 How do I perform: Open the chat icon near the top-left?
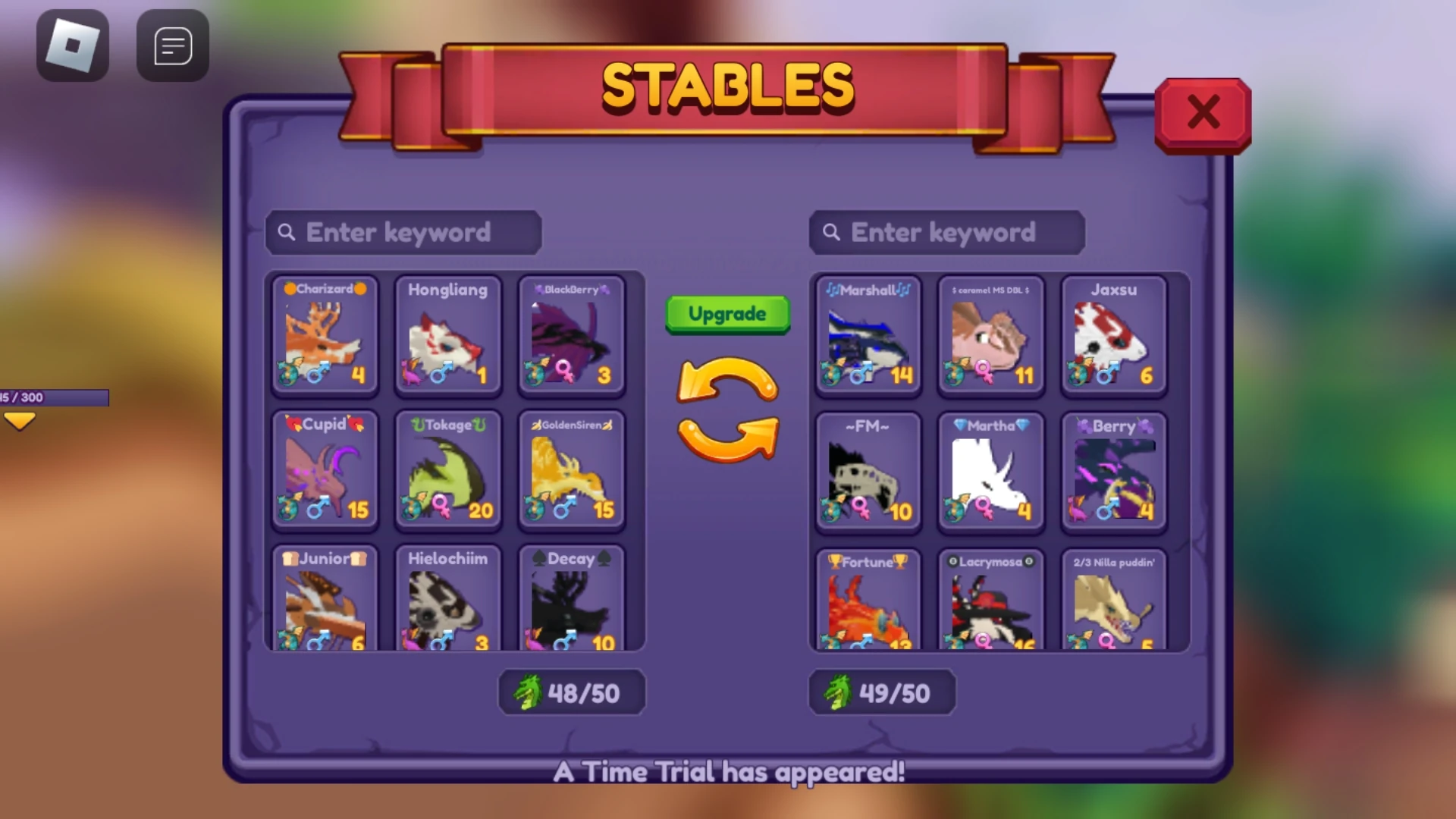[172, 44]
